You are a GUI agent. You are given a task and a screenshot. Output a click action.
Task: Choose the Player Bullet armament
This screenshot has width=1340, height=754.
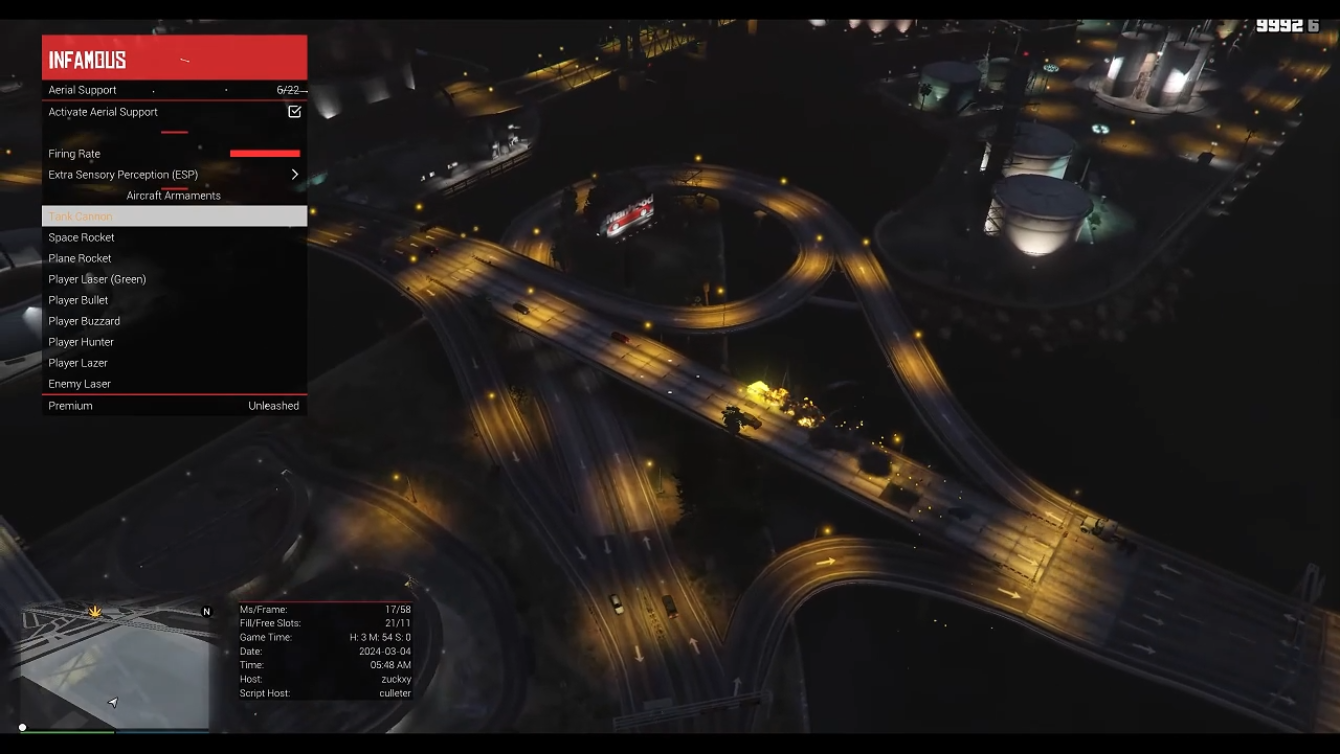tap(174, 300)
